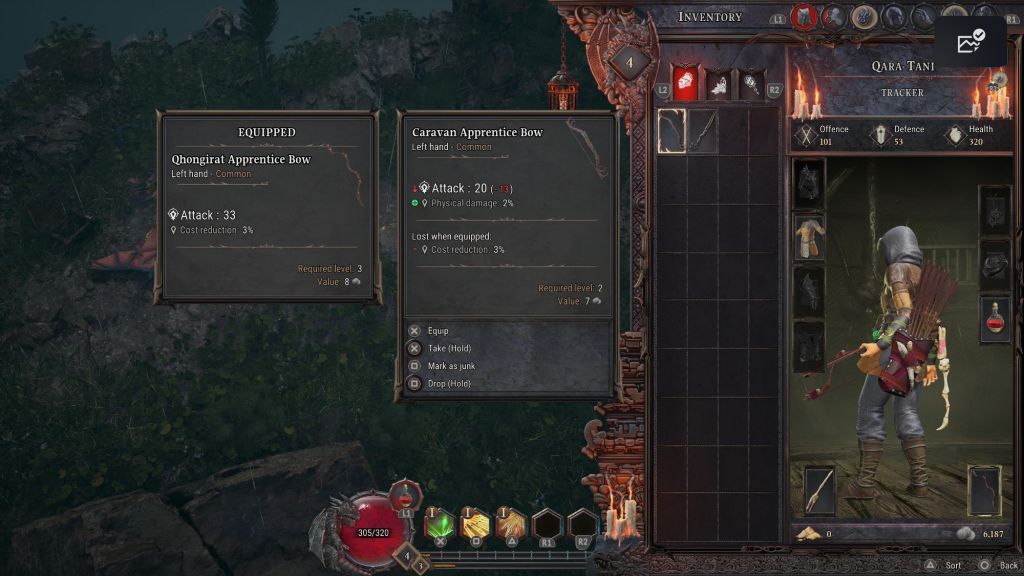The height and width of the screenshot is (576, 1024).
Task: Activate the yellow arrow volley skill
Action: pyautogui.click(x=475, y=524)
